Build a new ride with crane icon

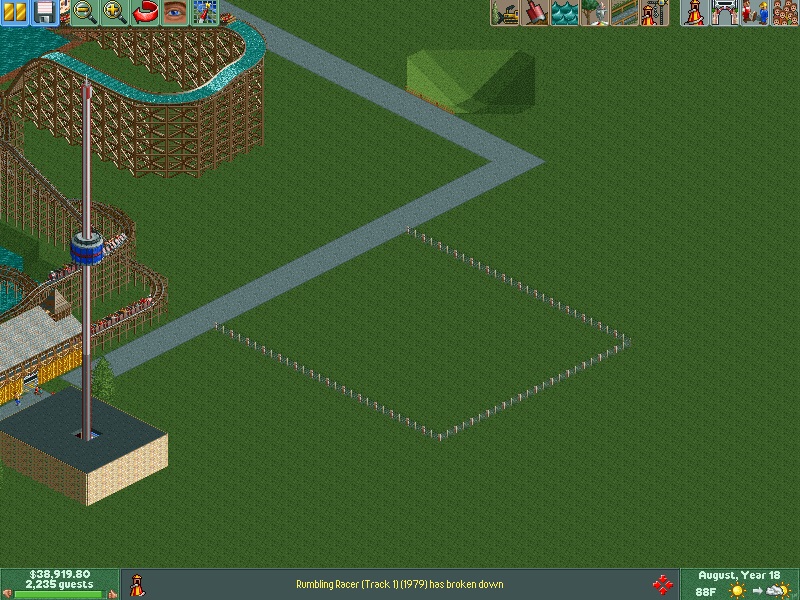(x=655, y=13)
